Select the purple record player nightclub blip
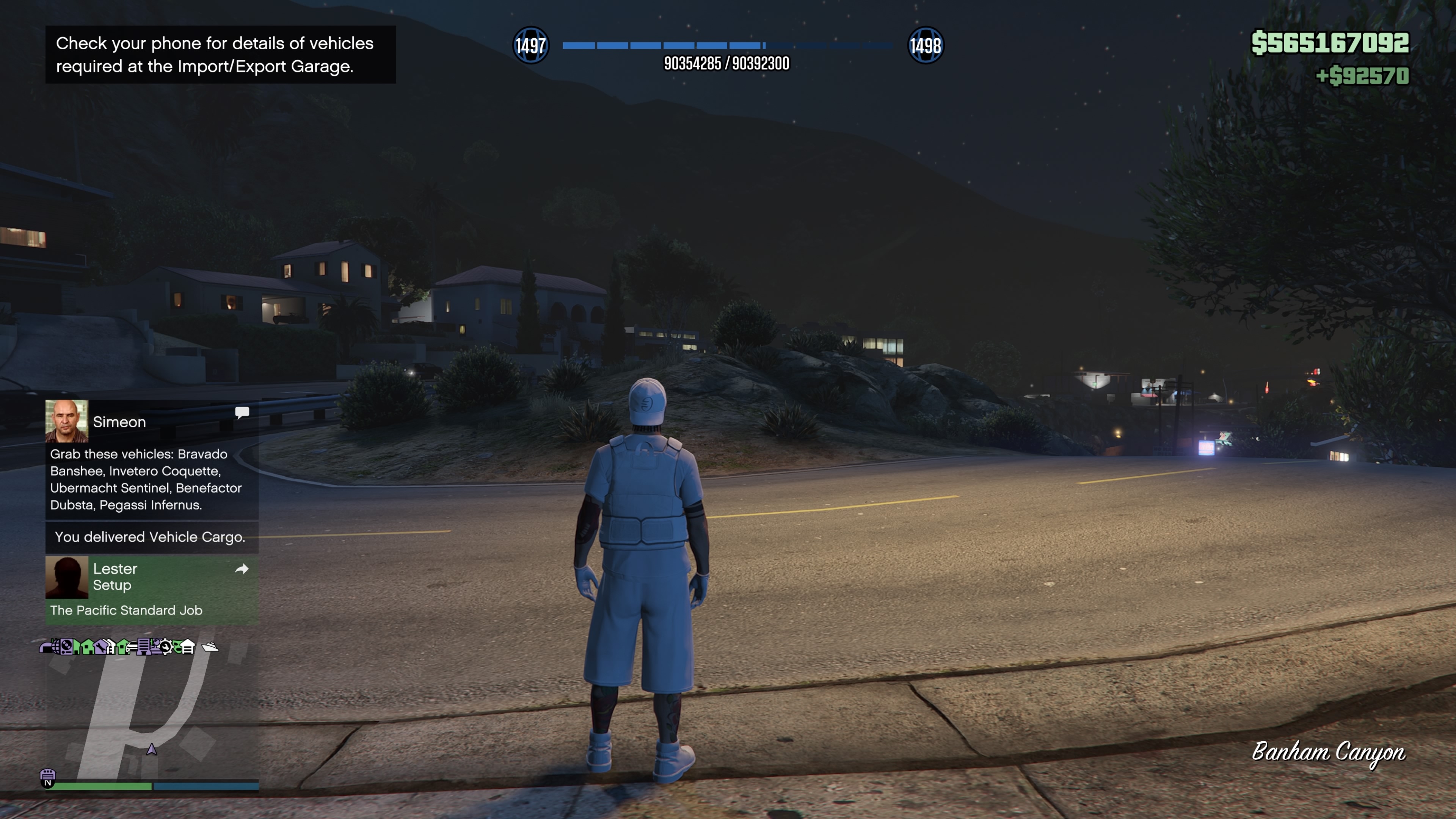The width and height of the screenshot is (1456, 819). [66, 646]
